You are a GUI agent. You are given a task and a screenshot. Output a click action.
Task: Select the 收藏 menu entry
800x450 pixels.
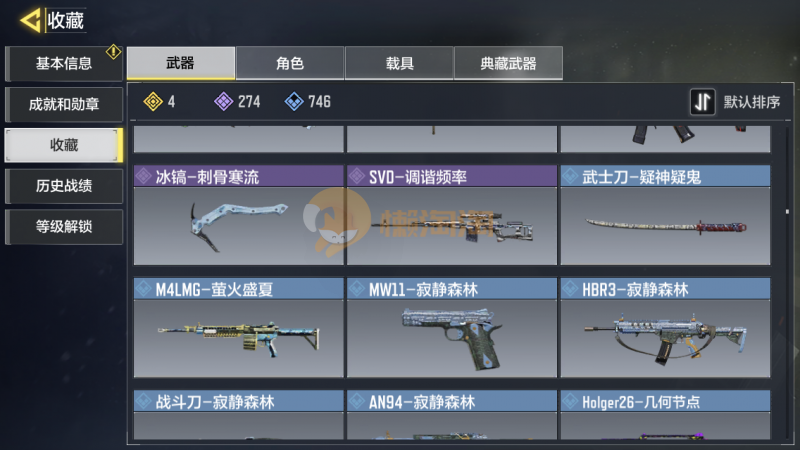coord(63,145)
